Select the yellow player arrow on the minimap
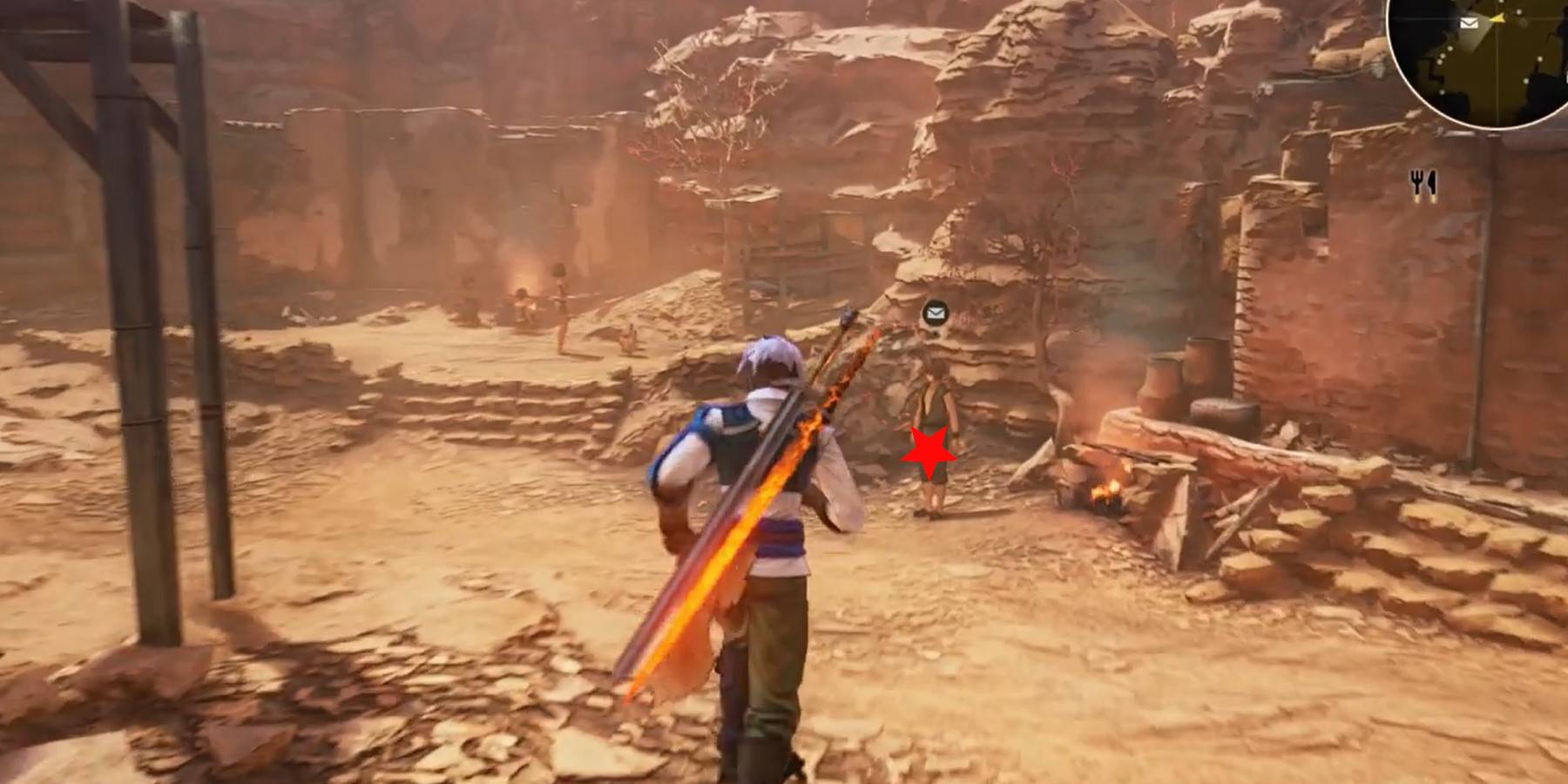 point(1497,18)
